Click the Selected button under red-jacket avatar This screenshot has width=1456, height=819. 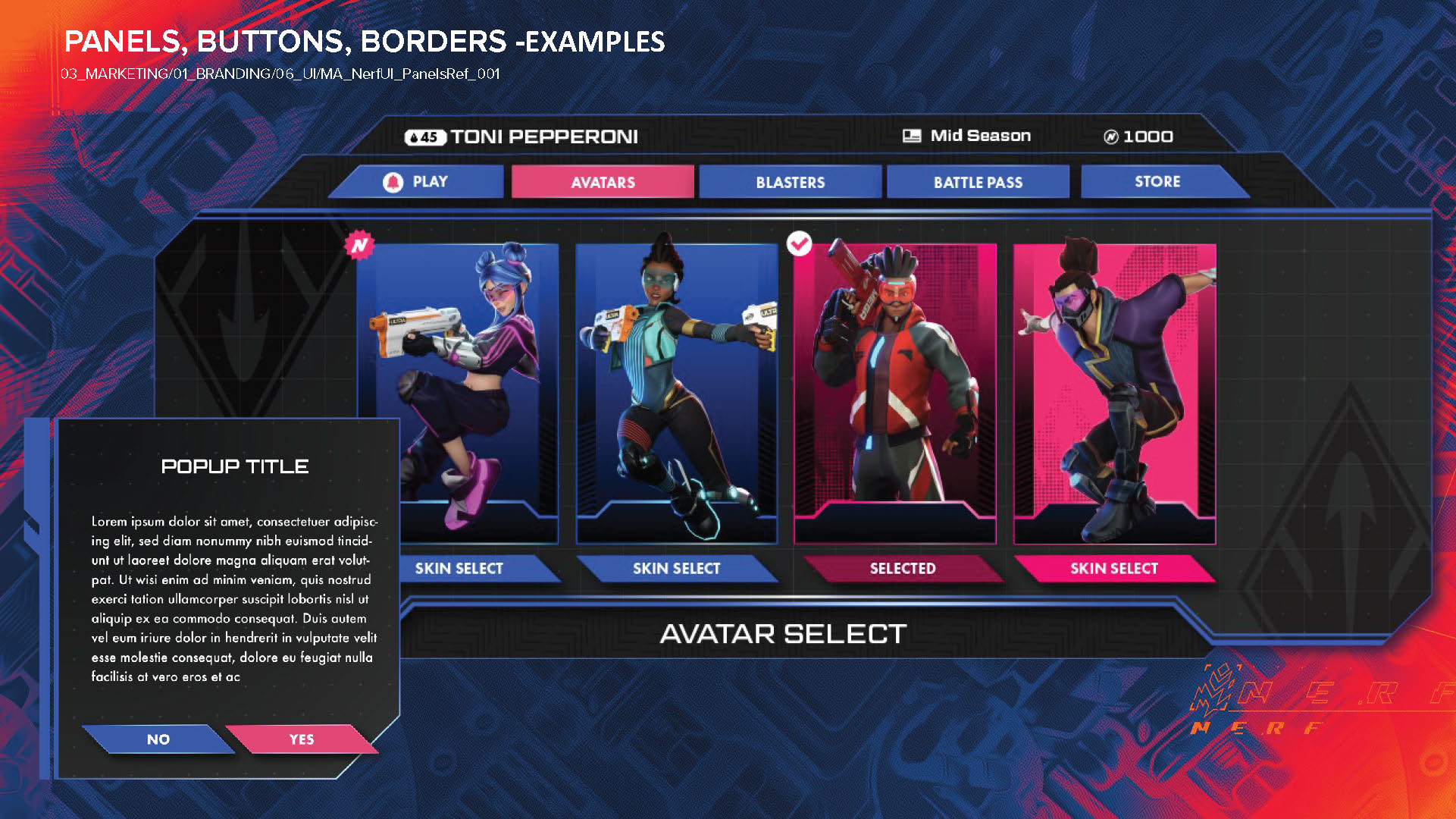point(902,569)
